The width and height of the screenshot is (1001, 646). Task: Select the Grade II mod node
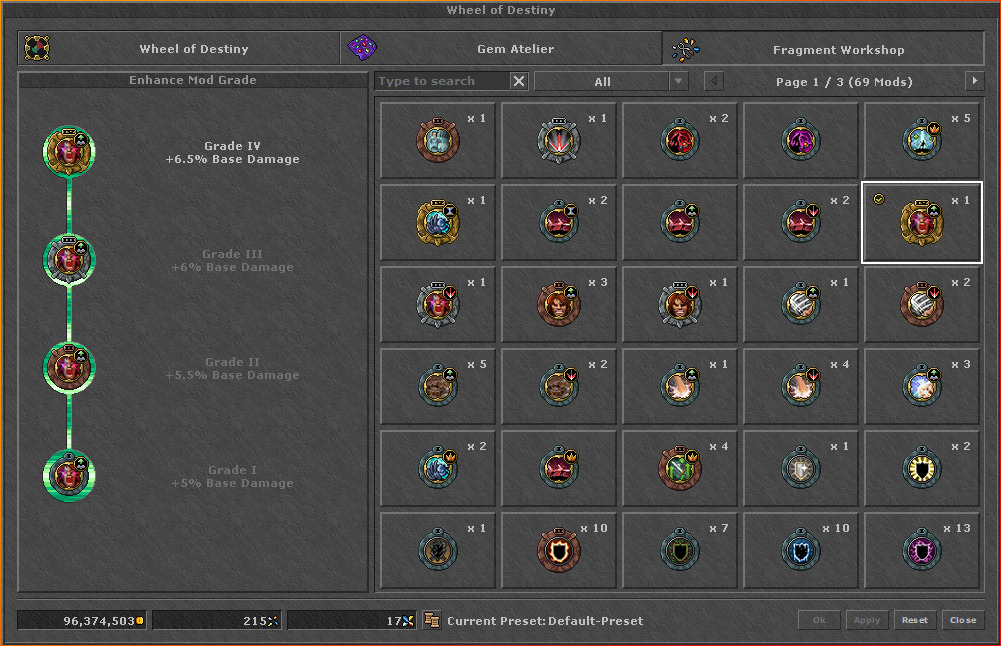[x=69, y=368]
